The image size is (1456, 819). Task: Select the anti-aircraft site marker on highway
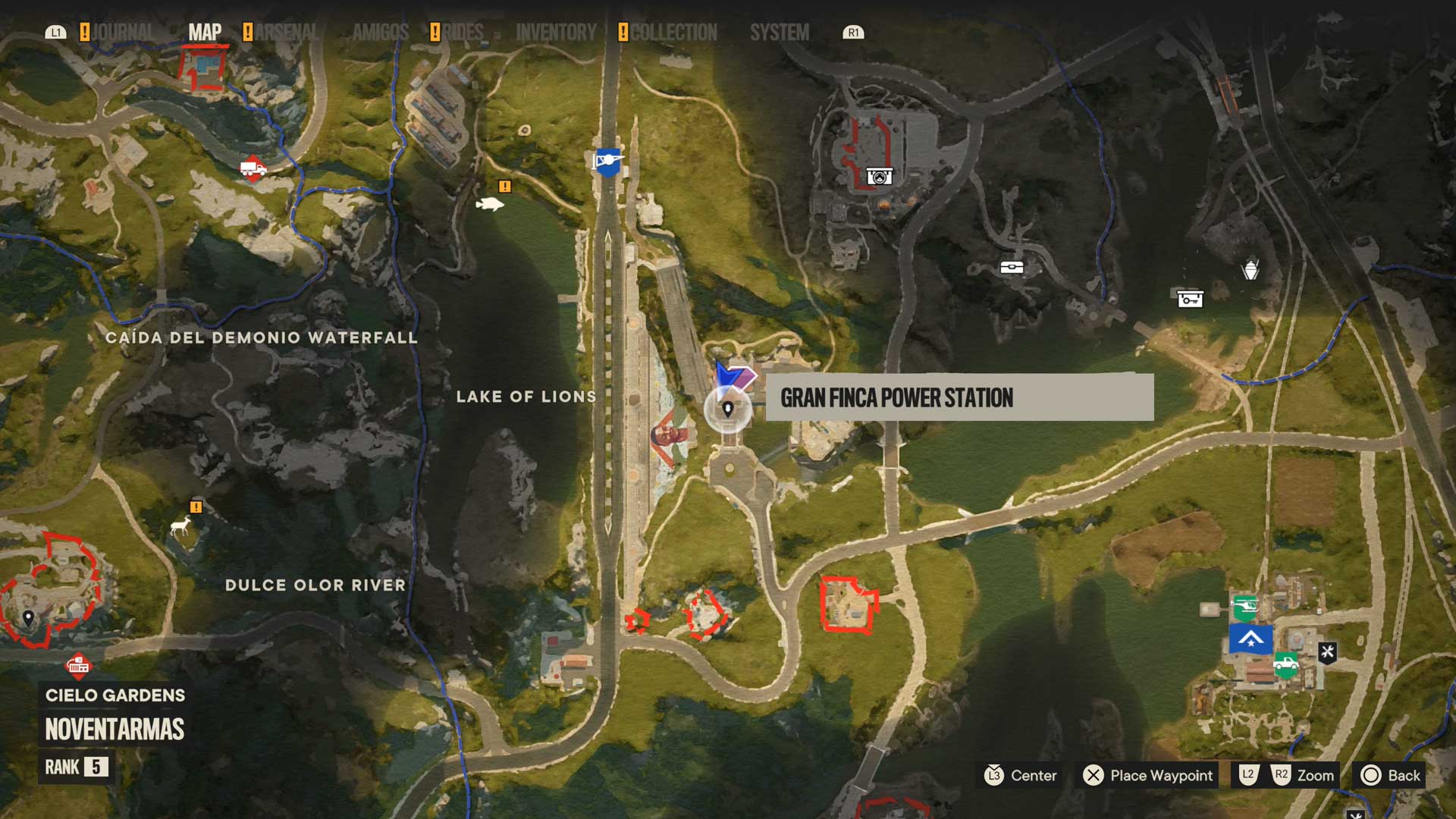(x=607, y=162)
